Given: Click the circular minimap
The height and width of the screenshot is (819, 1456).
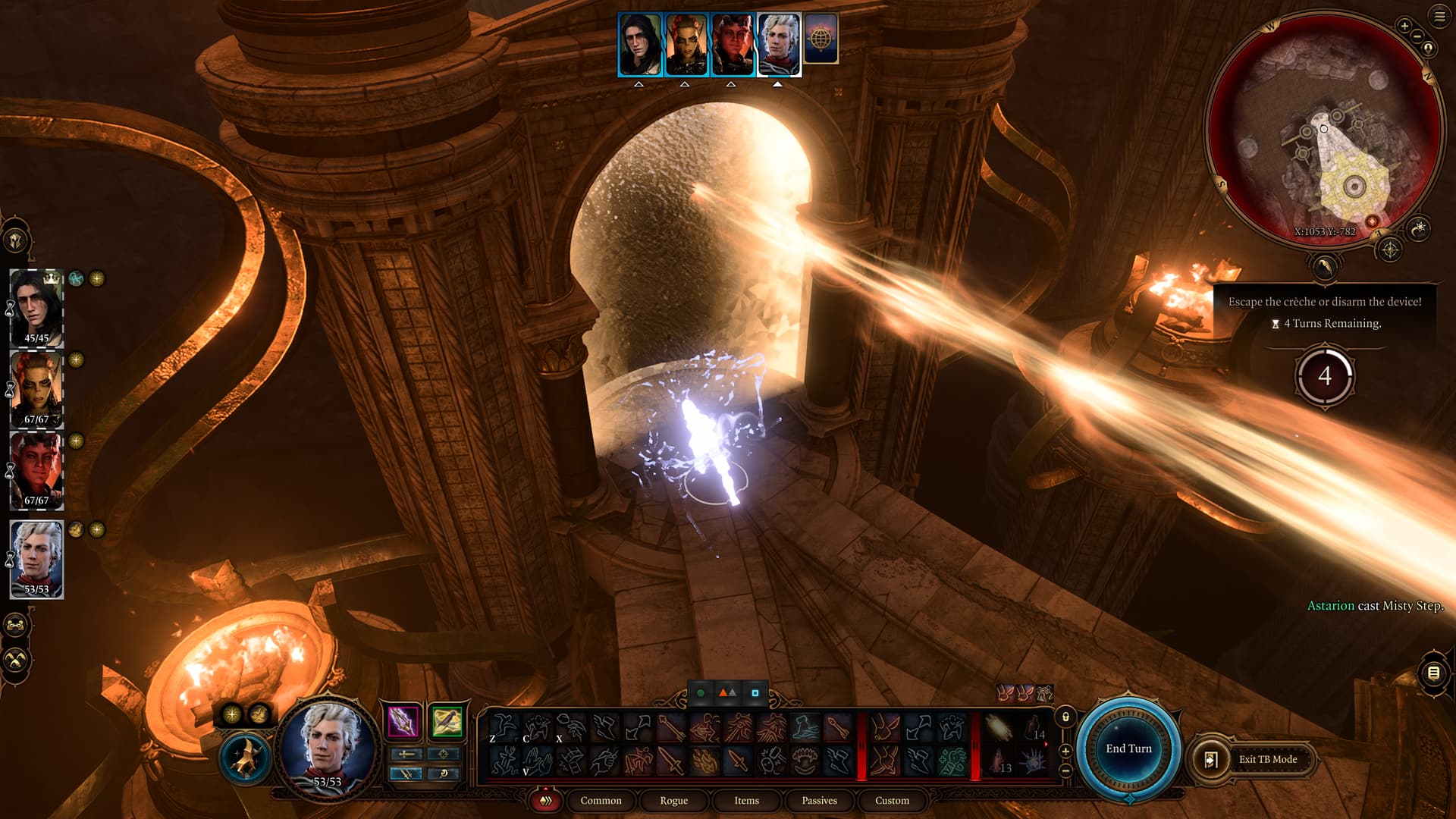Looking at the screenshot, I should tap(1323, 129).
